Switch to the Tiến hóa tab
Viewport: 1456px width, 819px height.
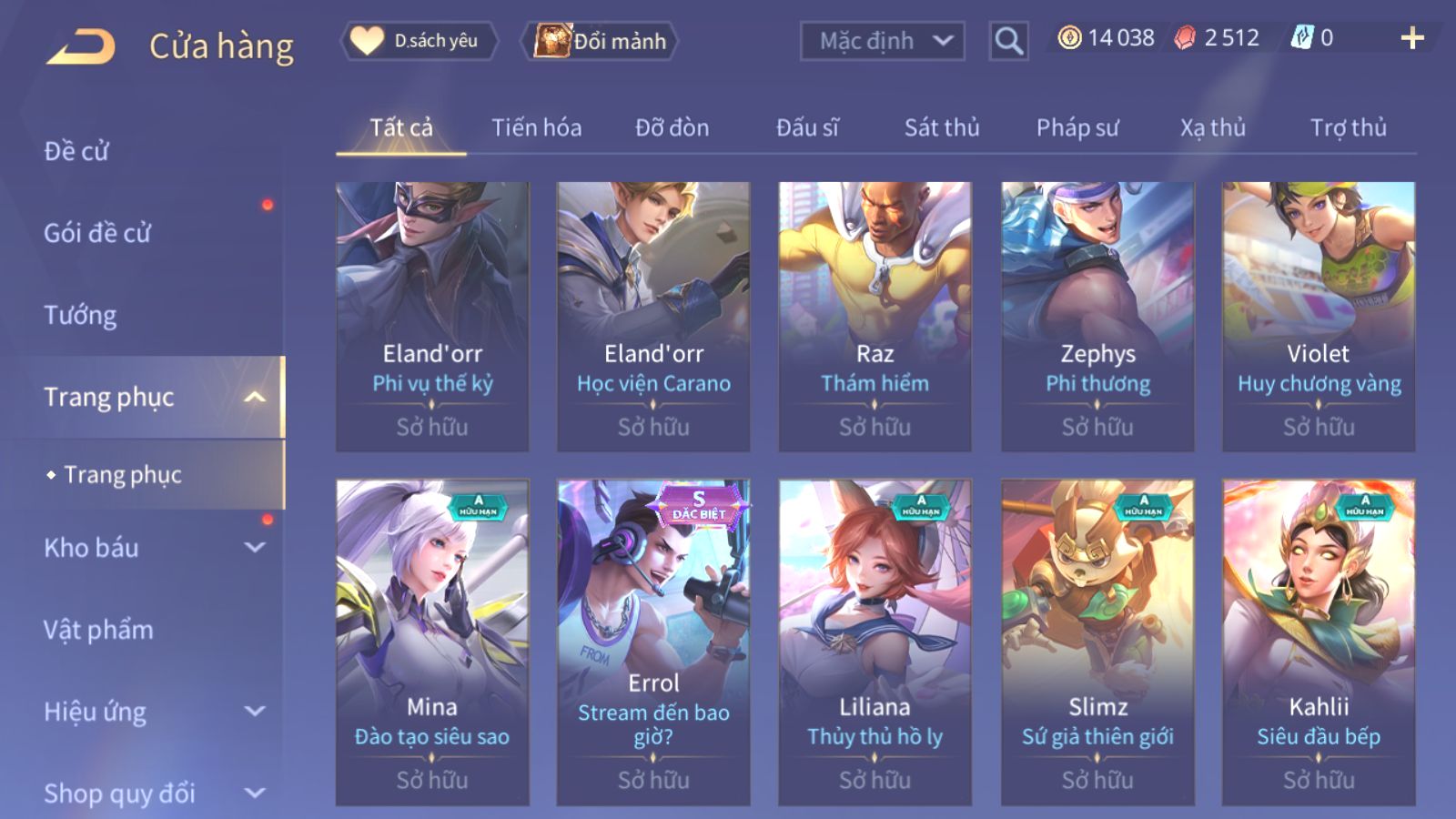click(x=536, y=128)
